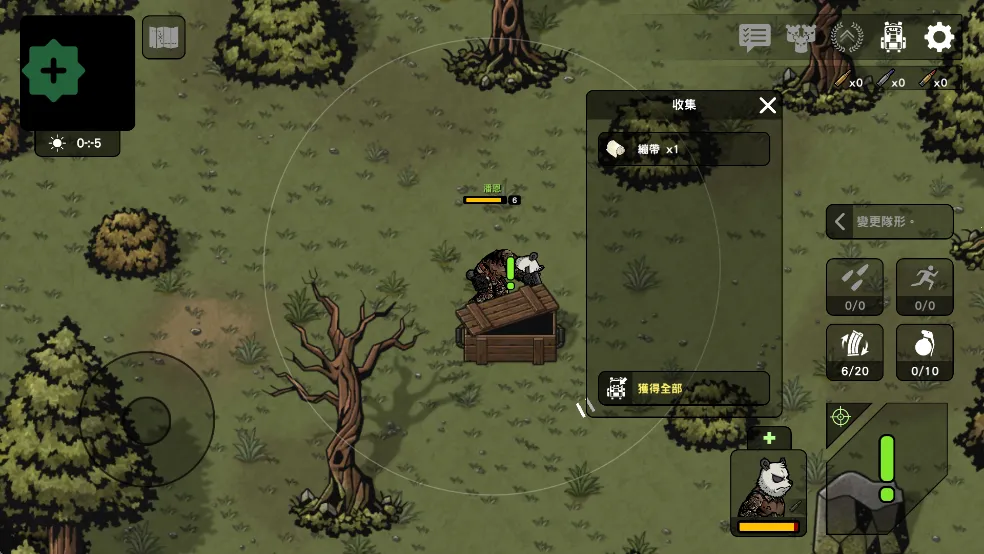The image size is (984, 554).
Task: Select the panda character portrait
Action: pos(768,492)
